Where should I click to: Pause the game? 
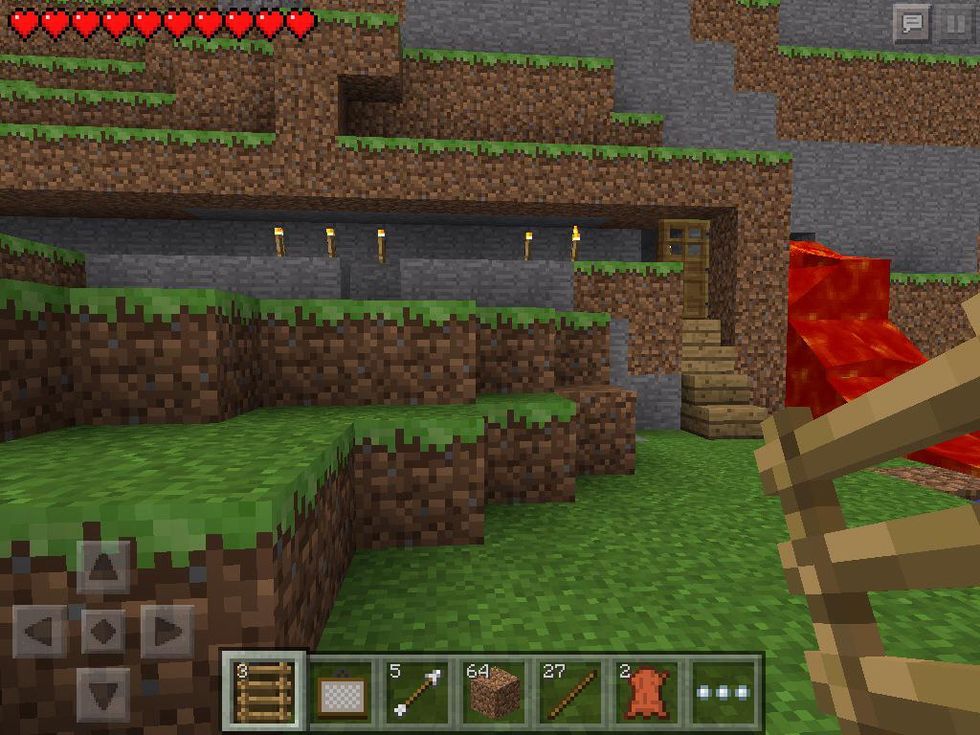click(951, 24)
